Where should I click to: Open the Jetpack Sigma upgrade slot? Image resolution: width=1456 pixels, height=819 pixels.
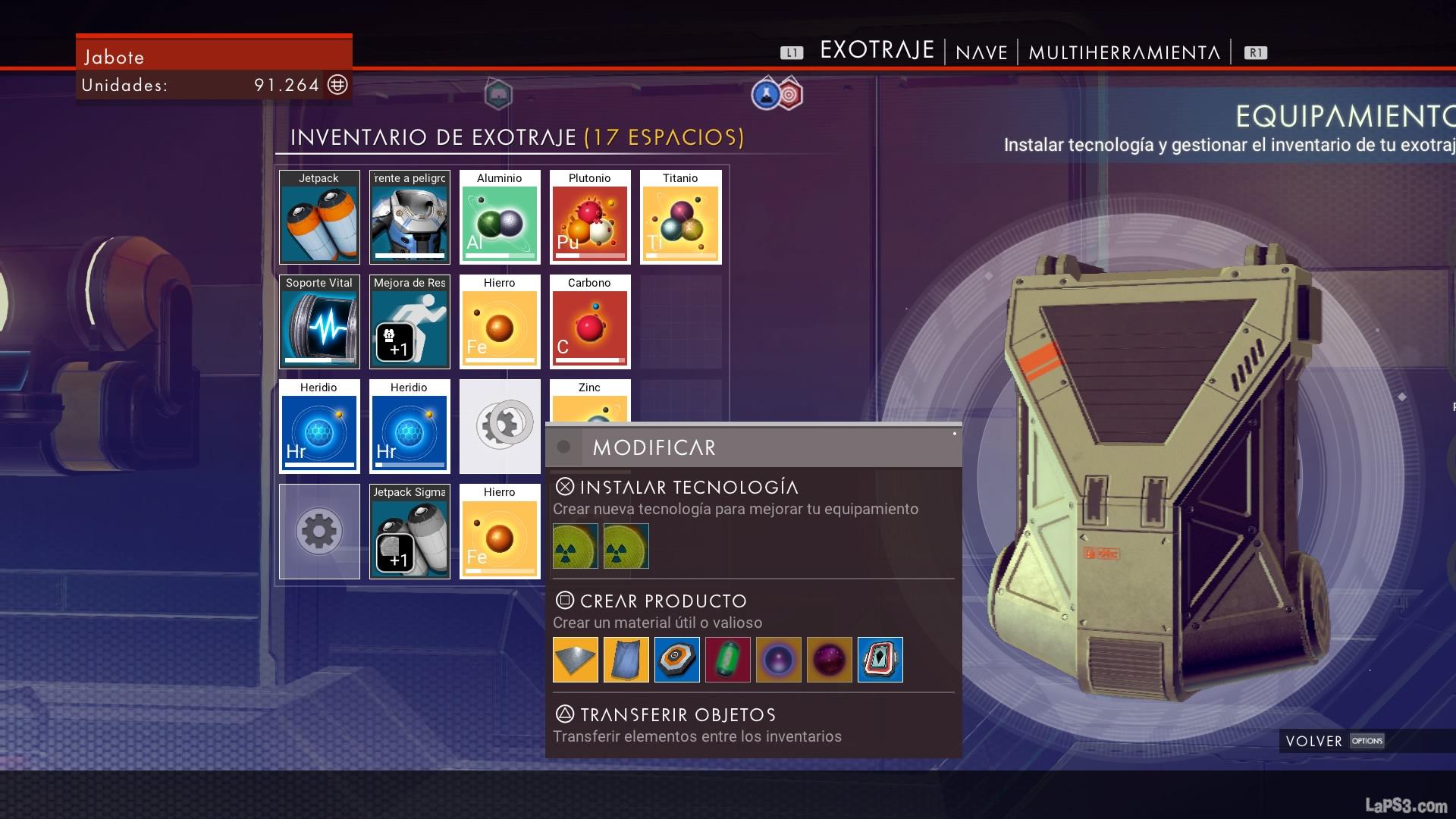click(409, 532)
